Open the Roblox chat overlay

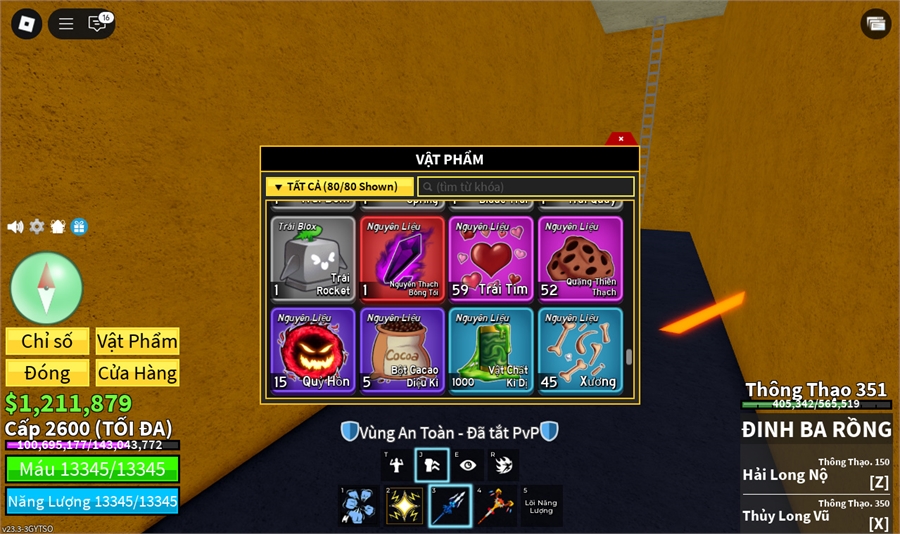click(x=98, y=24)
